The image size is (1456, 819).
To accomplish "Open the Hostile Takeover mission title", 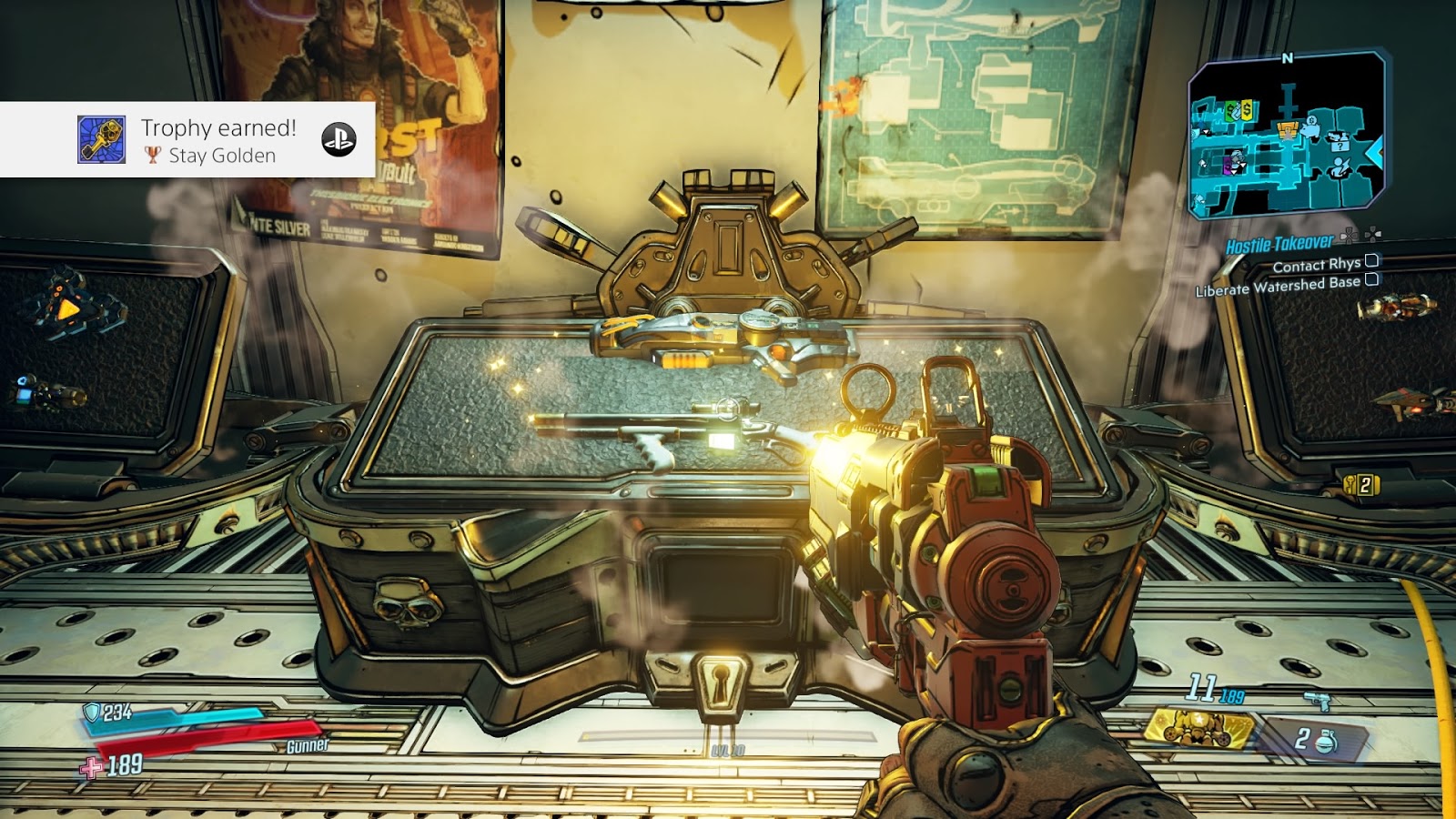I will 1278,244.
